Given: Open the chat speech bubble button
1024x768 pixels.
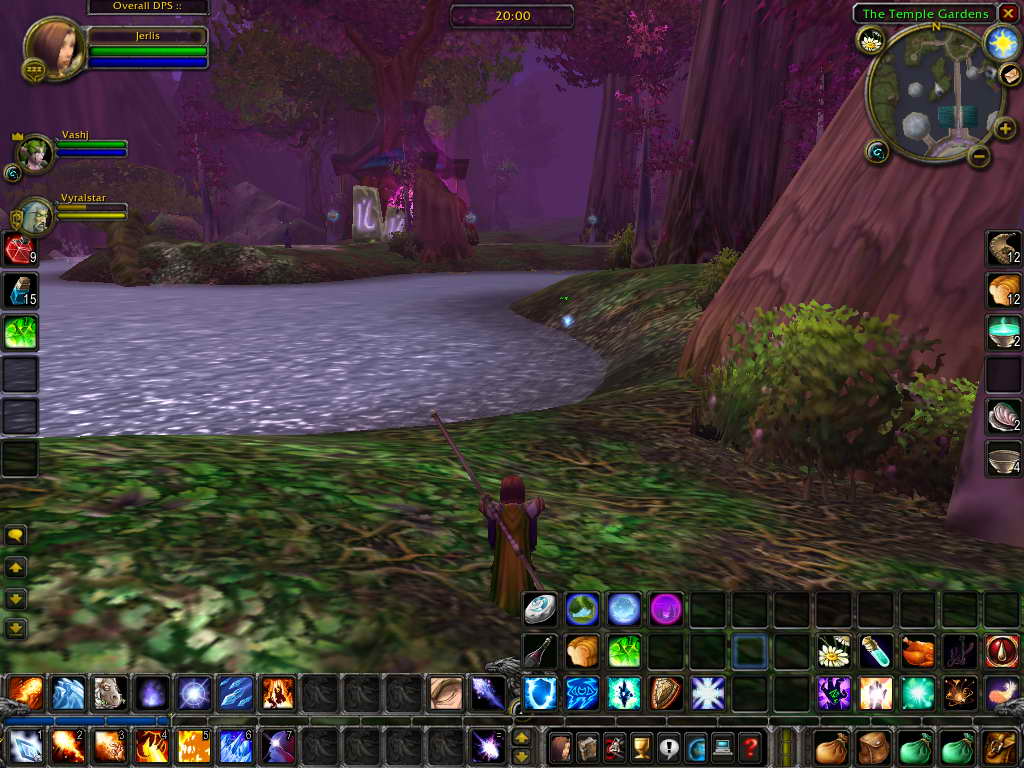Looking at the screenshot, I should click(x=16, y=535).
